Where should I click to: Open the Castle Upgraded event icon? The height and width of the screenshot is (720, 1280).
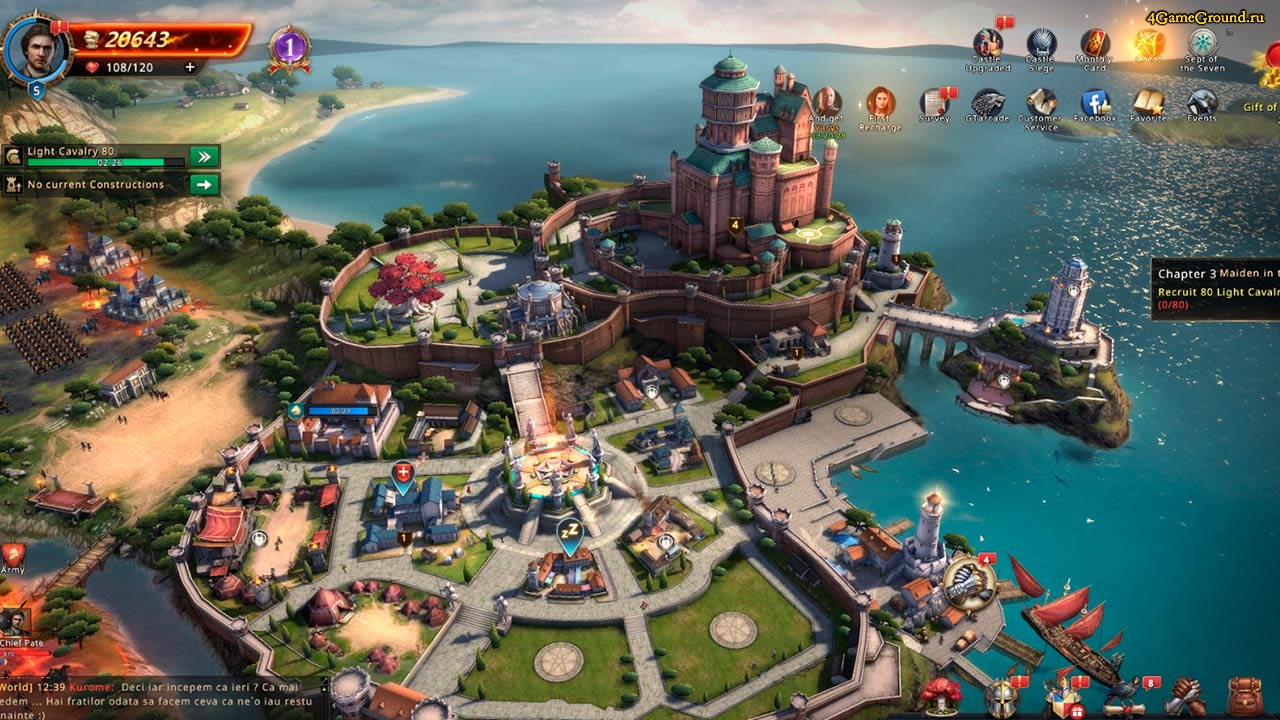click(988, 46)
